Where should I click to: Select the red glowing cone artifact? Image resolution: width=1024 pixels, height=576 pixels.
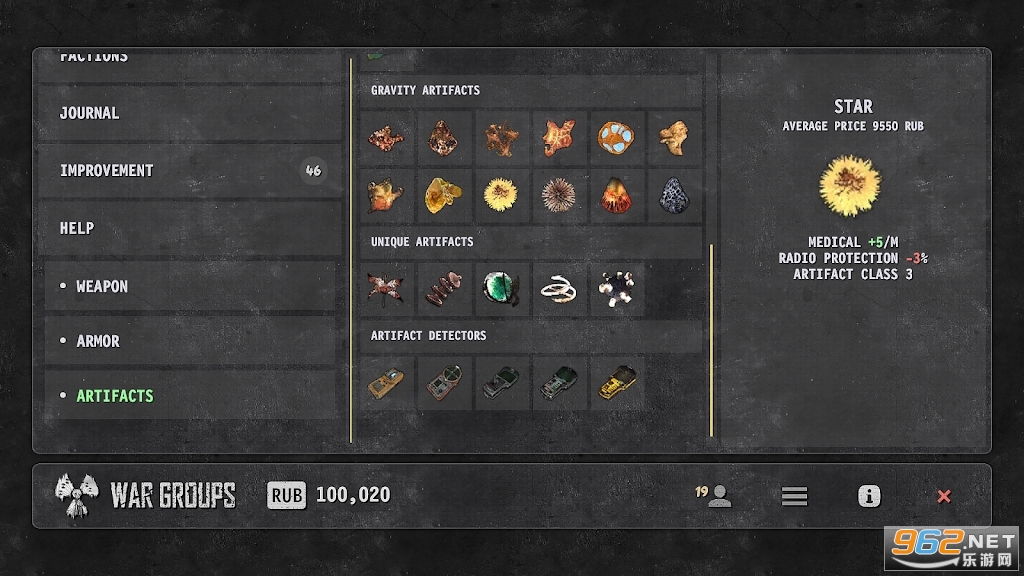pos(615,194)
